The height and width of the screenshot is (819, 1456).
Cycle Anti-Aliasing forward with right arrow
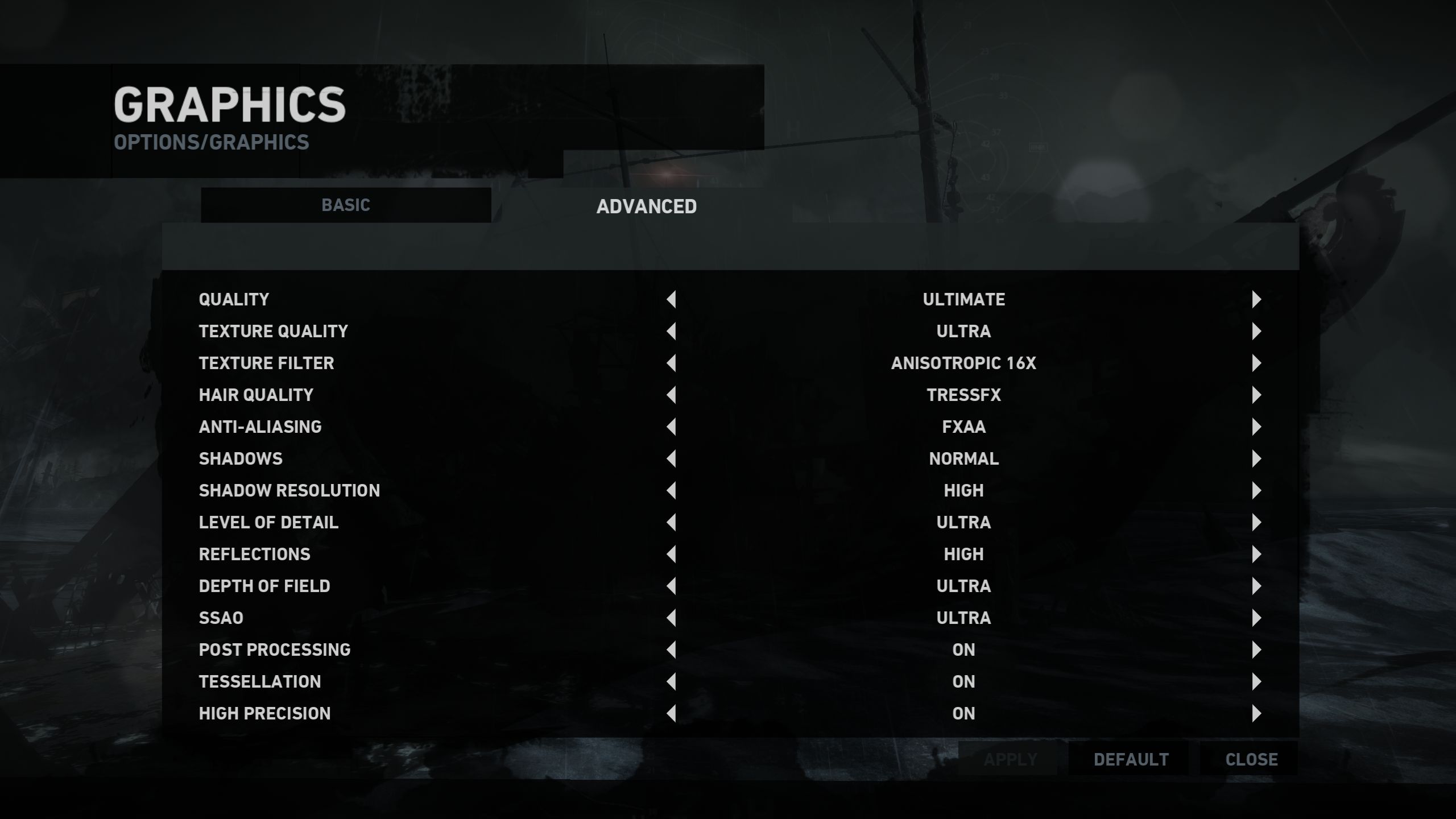click(x=1256, y=427)
